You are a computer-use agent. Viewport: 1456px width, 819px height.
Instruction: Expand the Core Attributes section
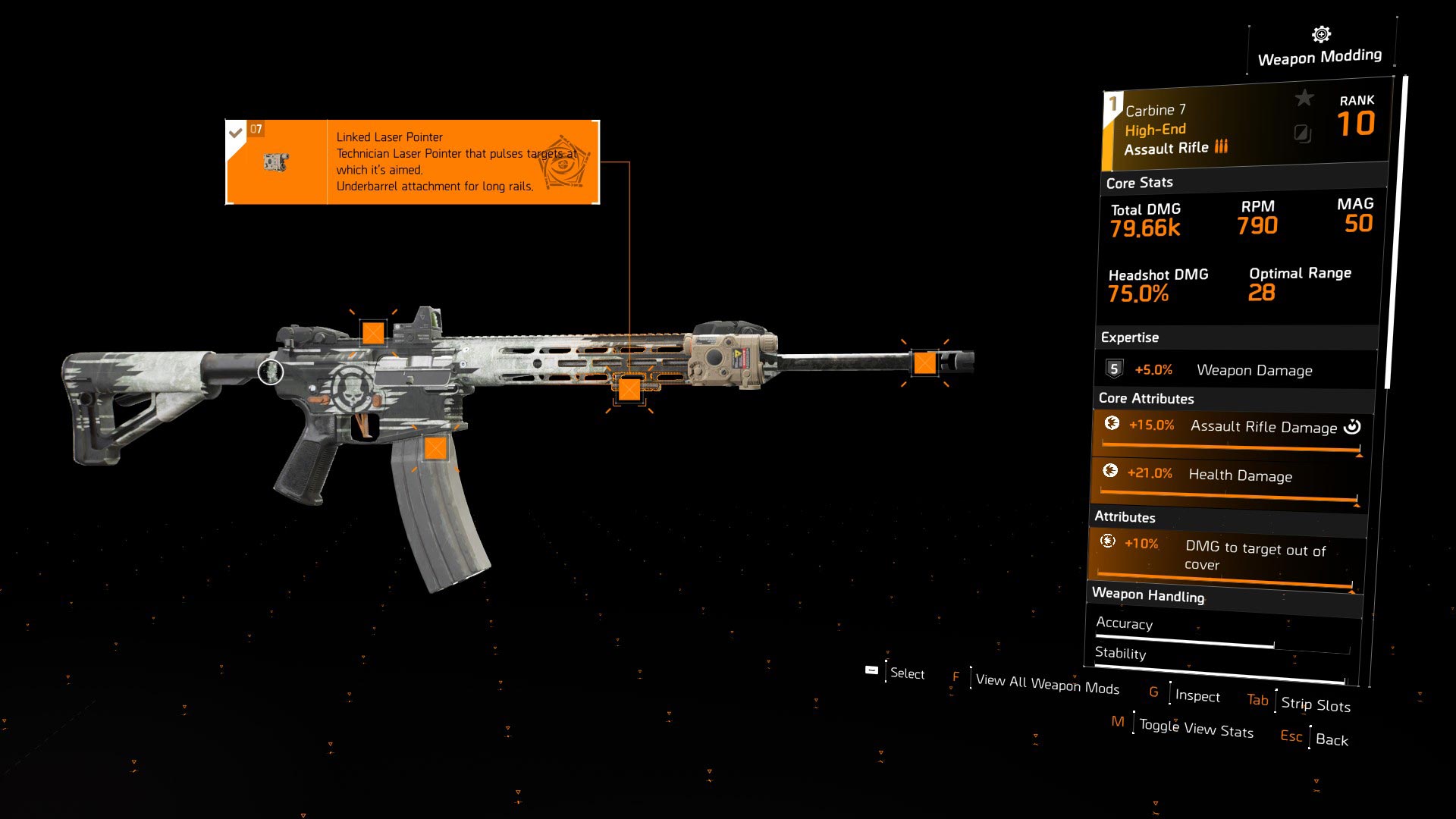coord(1146,398)
